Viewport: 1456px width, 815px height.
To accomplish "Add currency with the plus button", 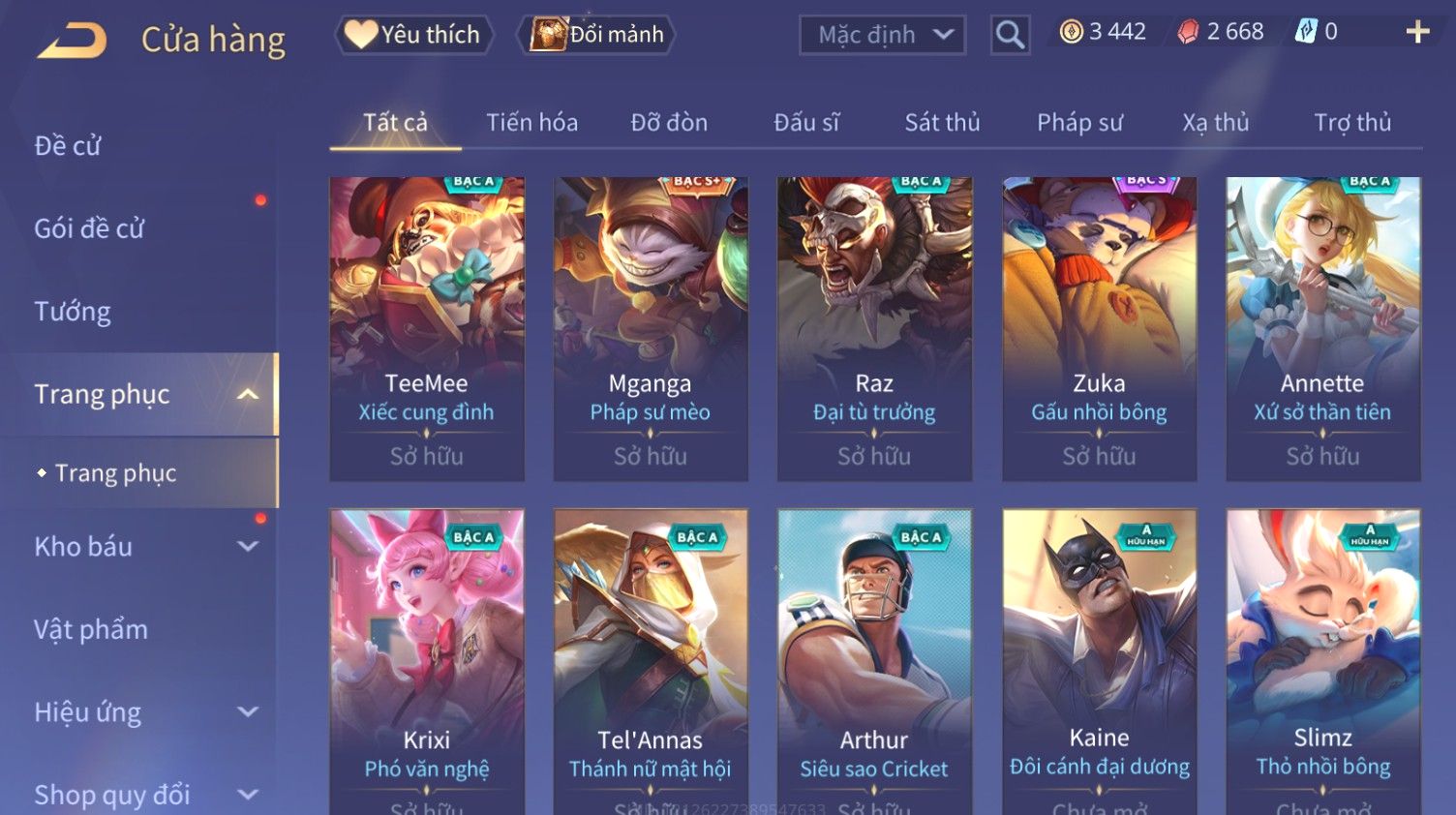I will point(1417,32).
